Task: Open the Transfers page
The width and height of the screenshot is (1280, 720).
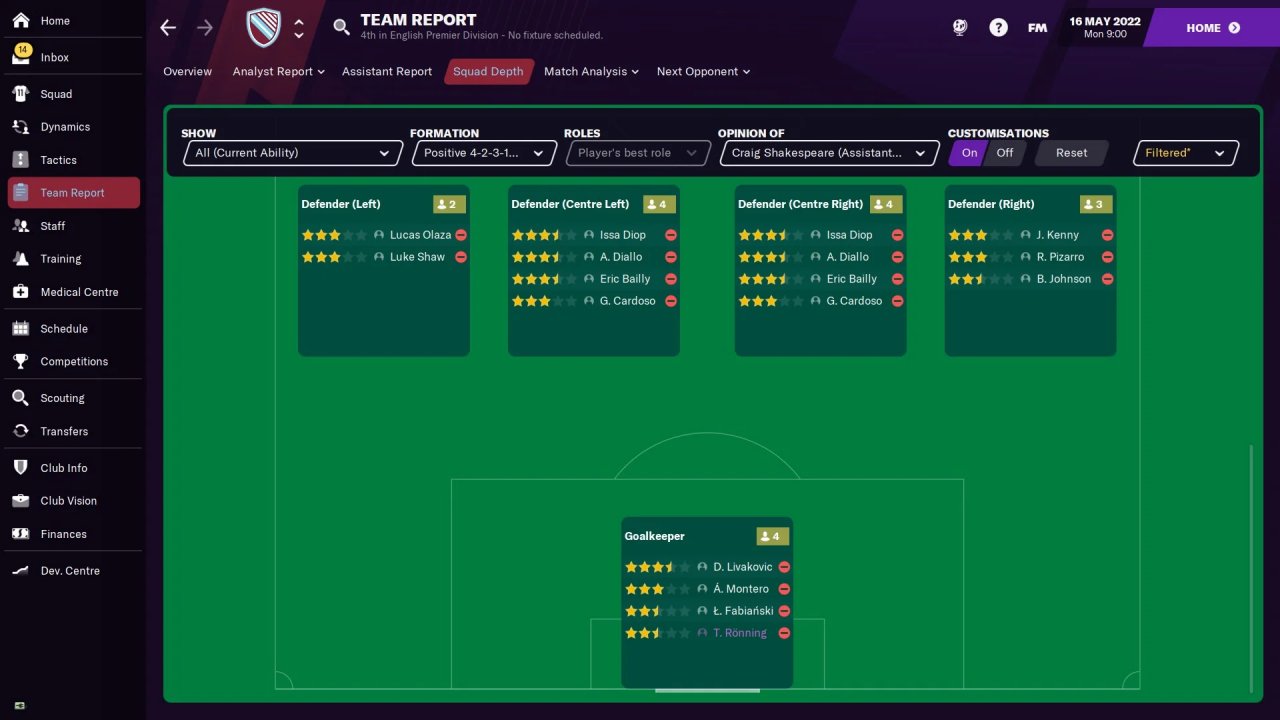Action: point(64,431)
